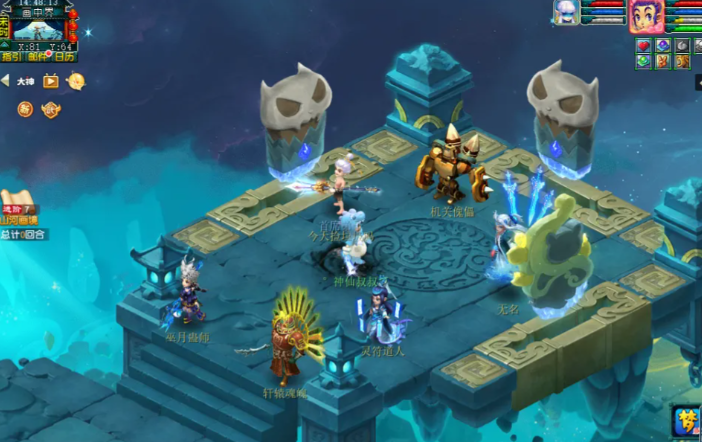Viewport: 702px width, 442px height.
Task: Select the purple-haired player portrait
Action: [x=645, y=15]
